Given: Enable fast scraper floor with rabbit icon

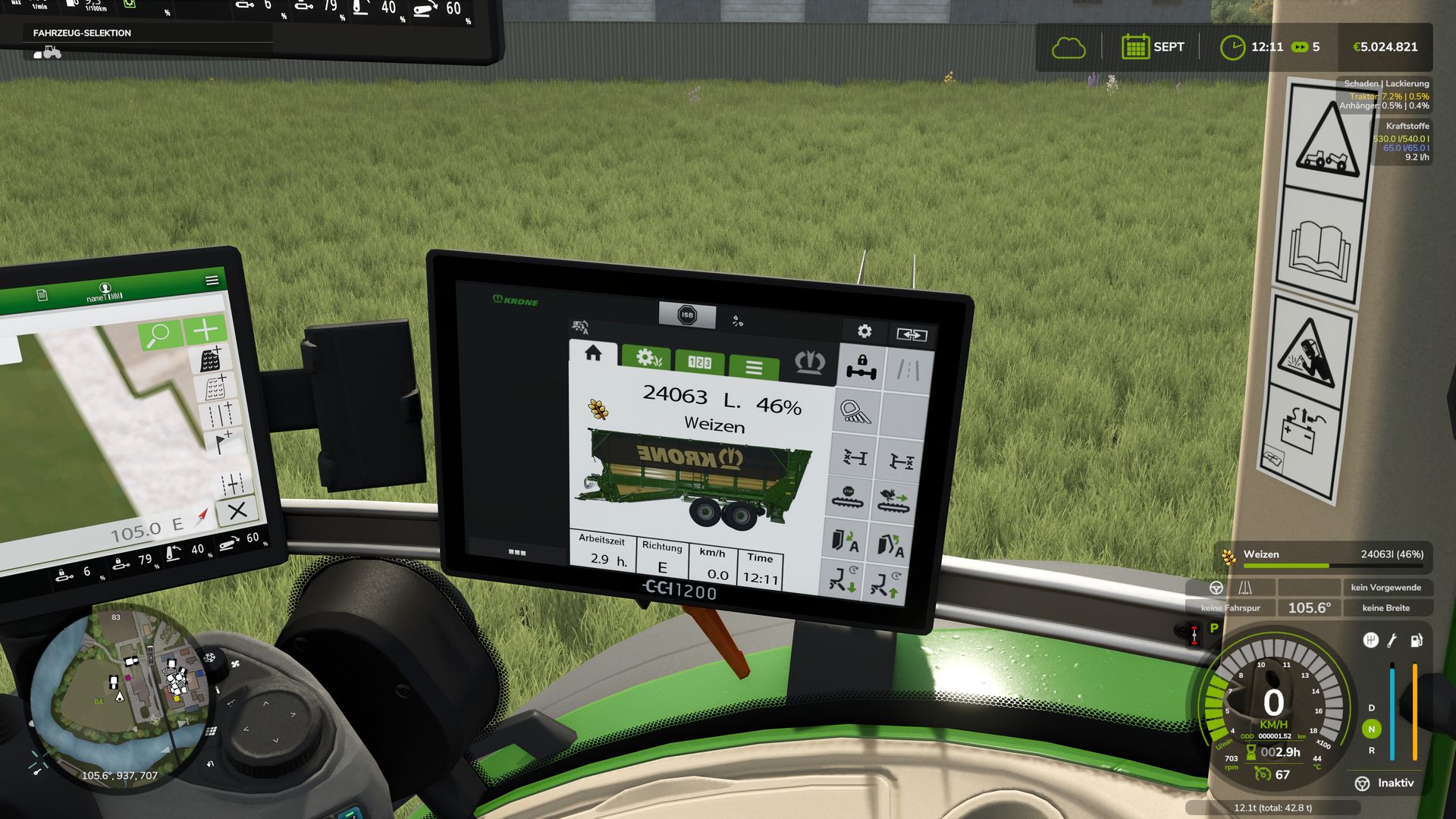Looking at the screenshot, I should [893, 500].
